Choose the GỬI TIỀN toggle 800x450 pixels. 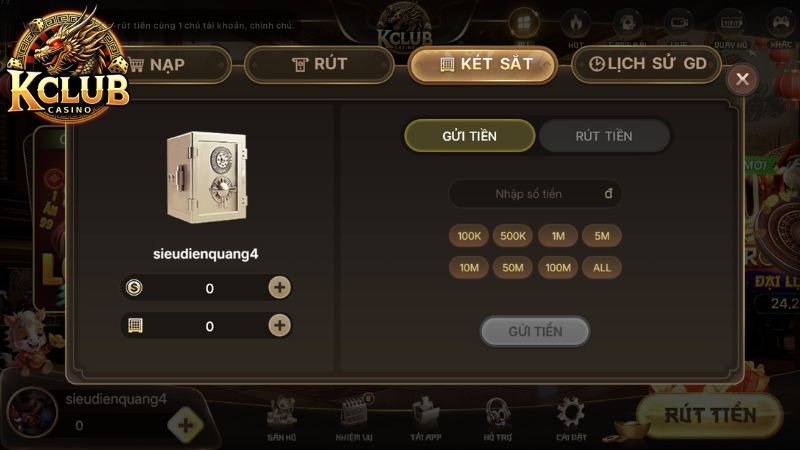point(469,136)
